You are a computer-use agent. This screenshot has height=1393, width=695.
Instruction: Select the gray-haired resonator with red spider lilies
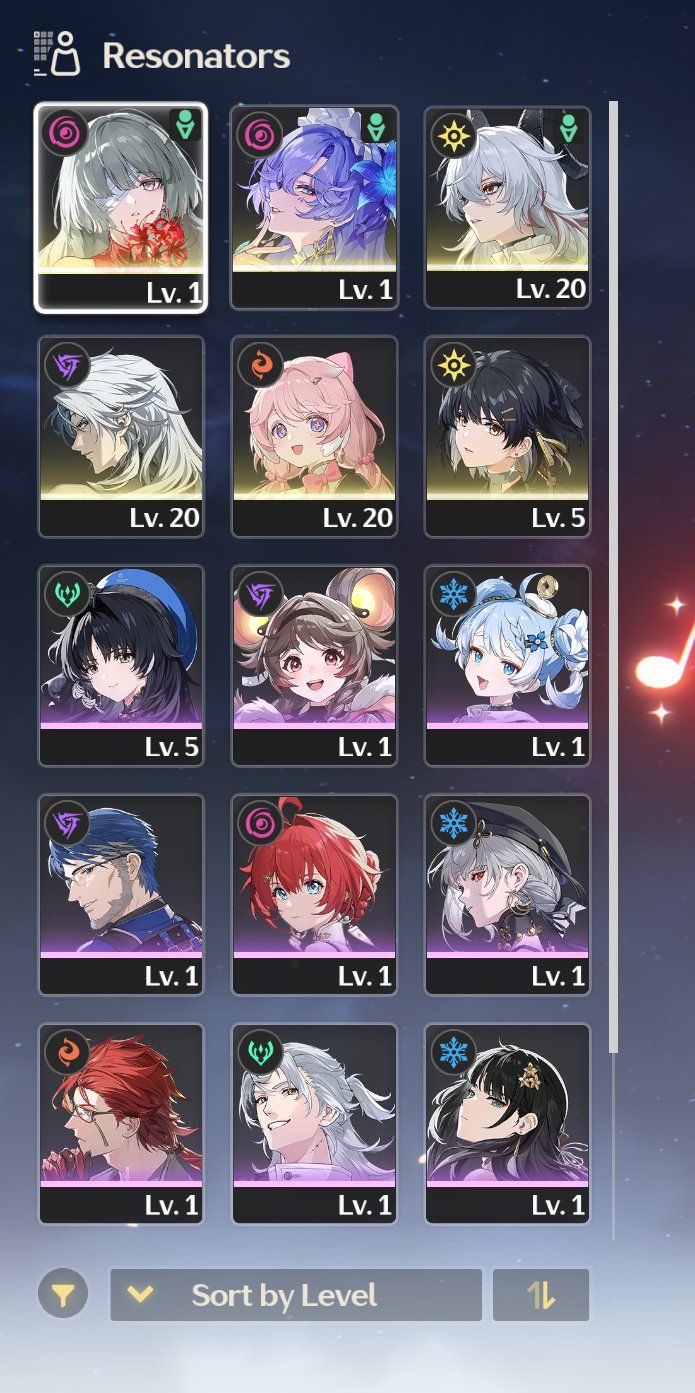click(x=121, y=207)
